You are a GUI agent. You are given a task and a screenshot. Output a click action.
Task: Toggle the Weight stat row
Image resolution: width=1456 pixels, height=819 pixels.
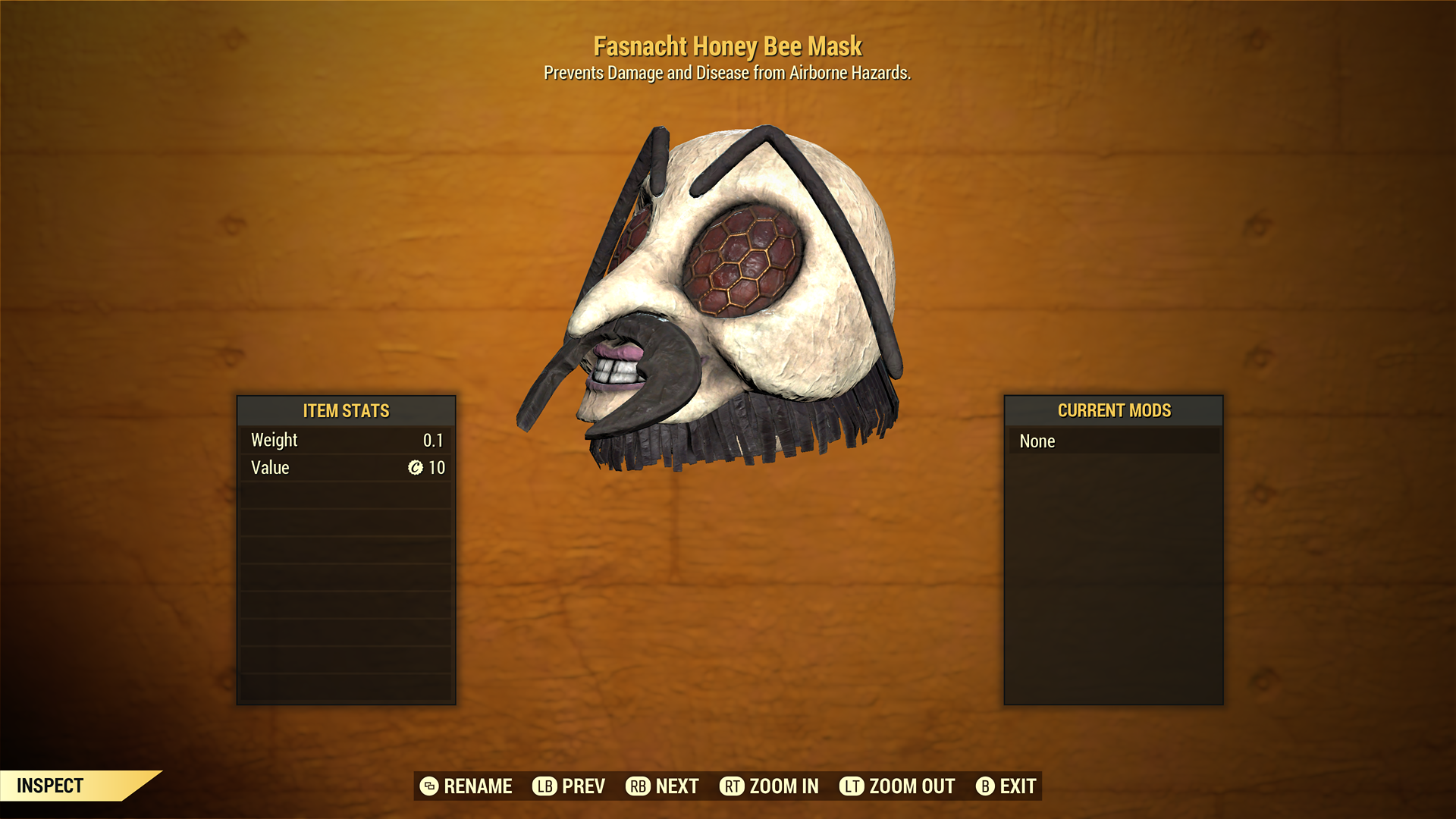point(345,440)
